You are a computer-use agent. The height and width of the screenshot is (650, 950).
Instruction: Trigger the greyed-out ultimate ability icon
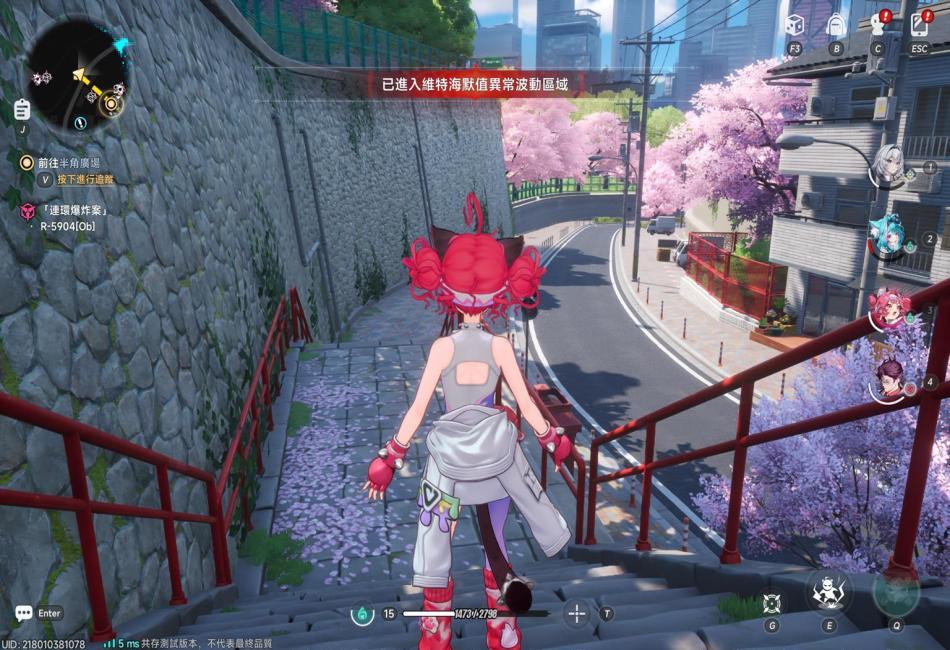896,591
